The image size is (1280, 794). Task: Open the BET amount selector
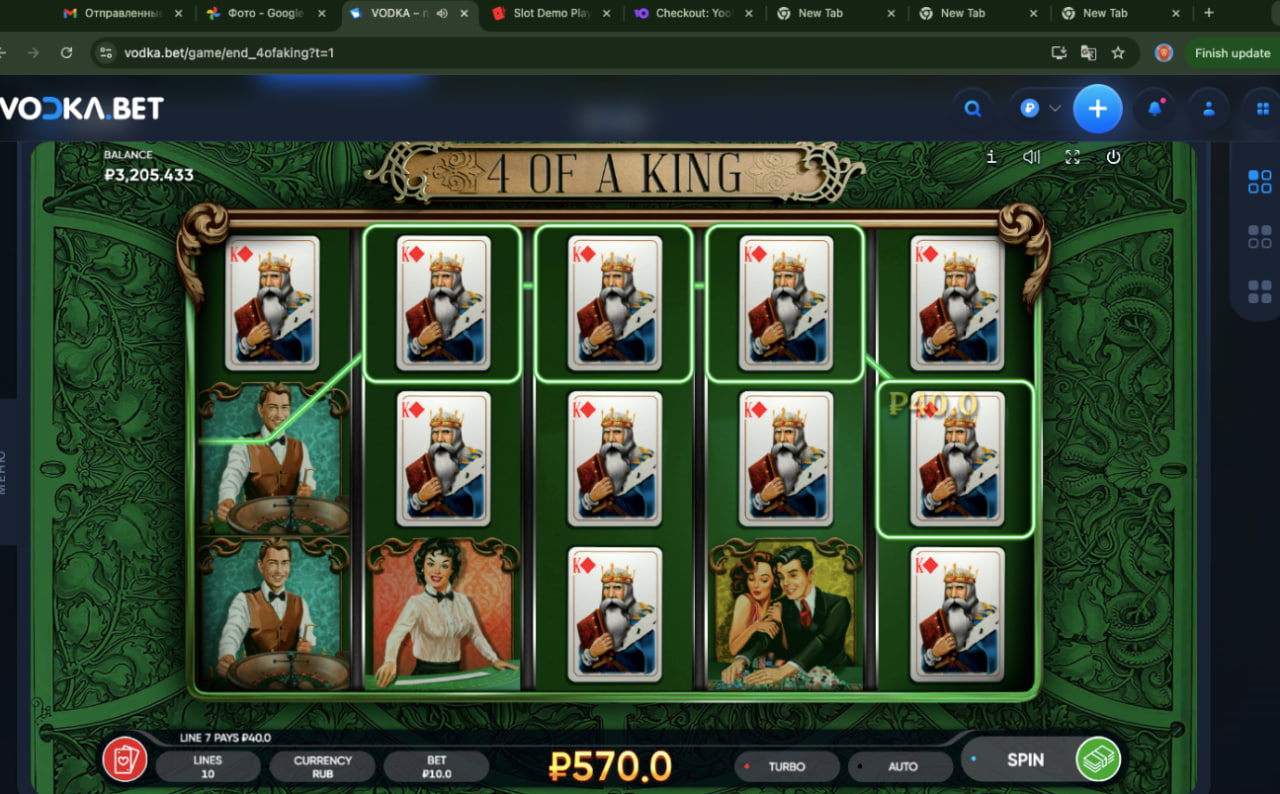(x=437, y=767)
